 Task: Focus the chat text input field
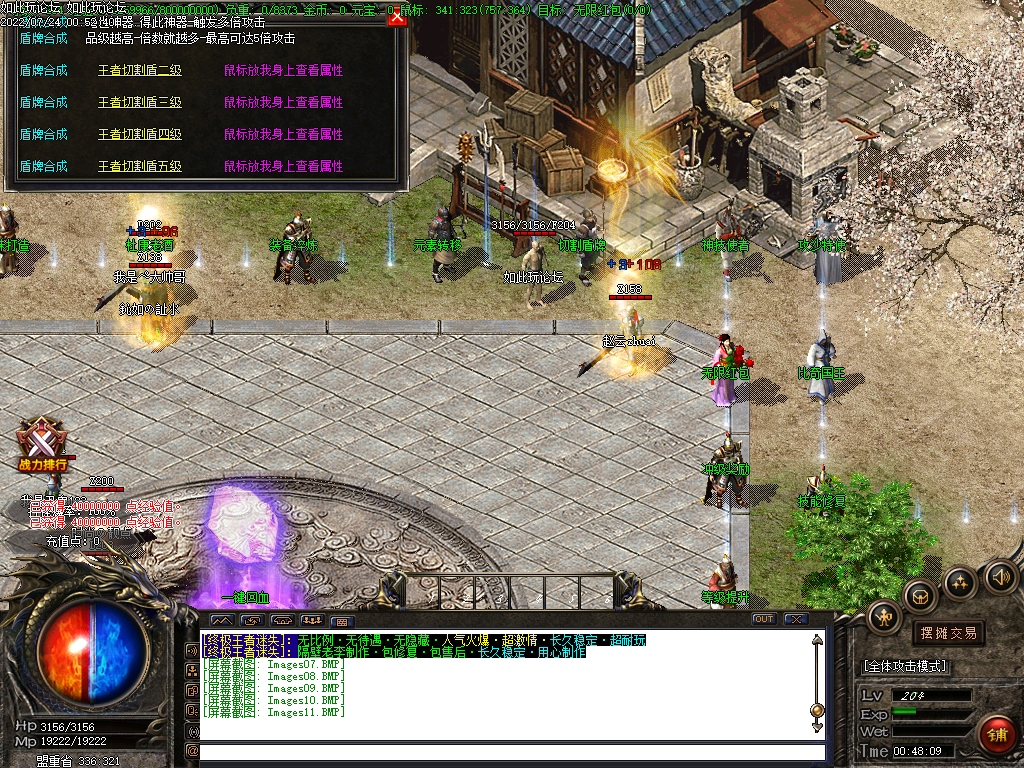pyautogui.click(x=510, y=751)
